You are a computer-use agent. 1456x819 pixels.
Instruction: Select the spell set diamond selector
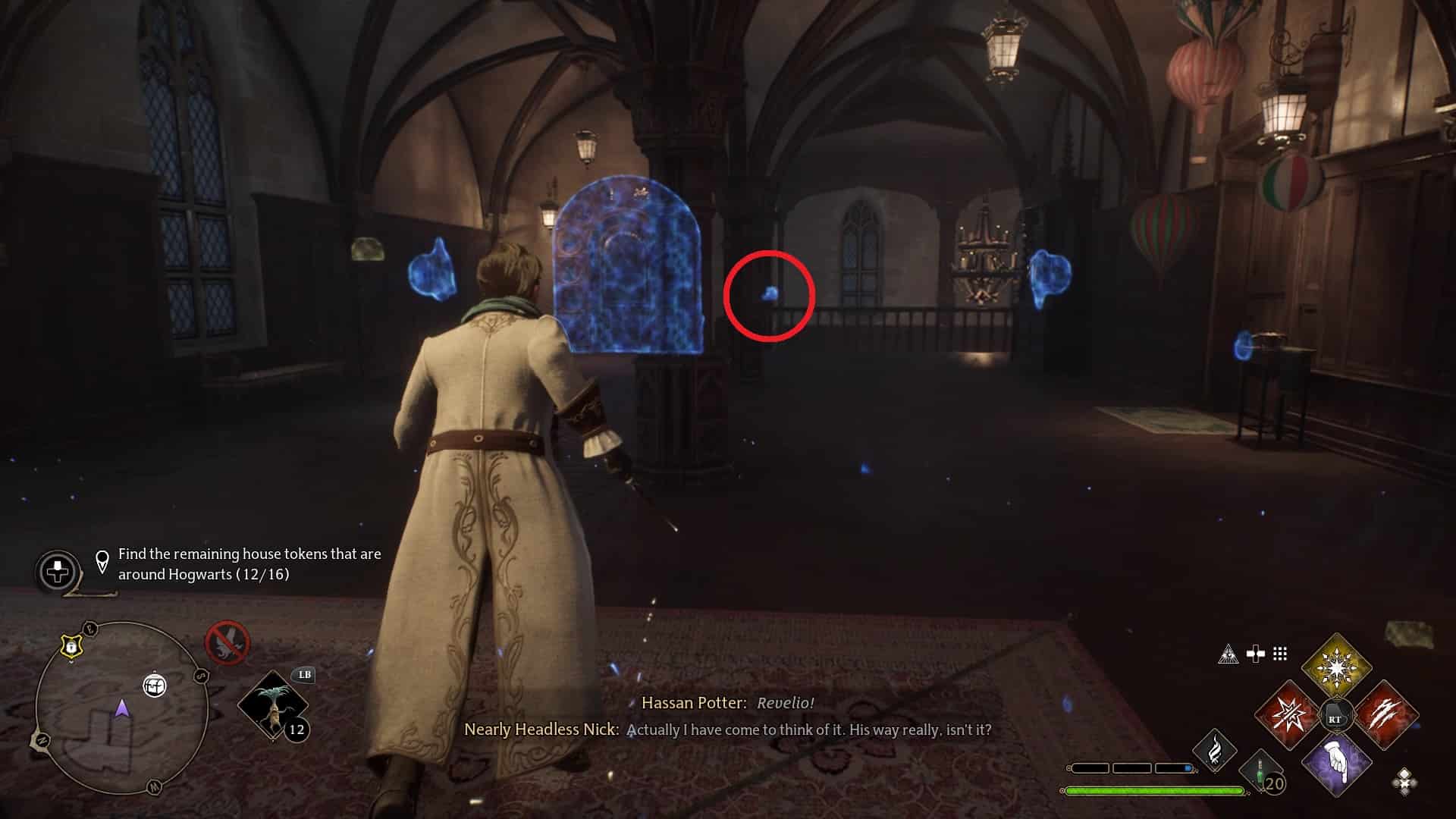point(1404,781)
